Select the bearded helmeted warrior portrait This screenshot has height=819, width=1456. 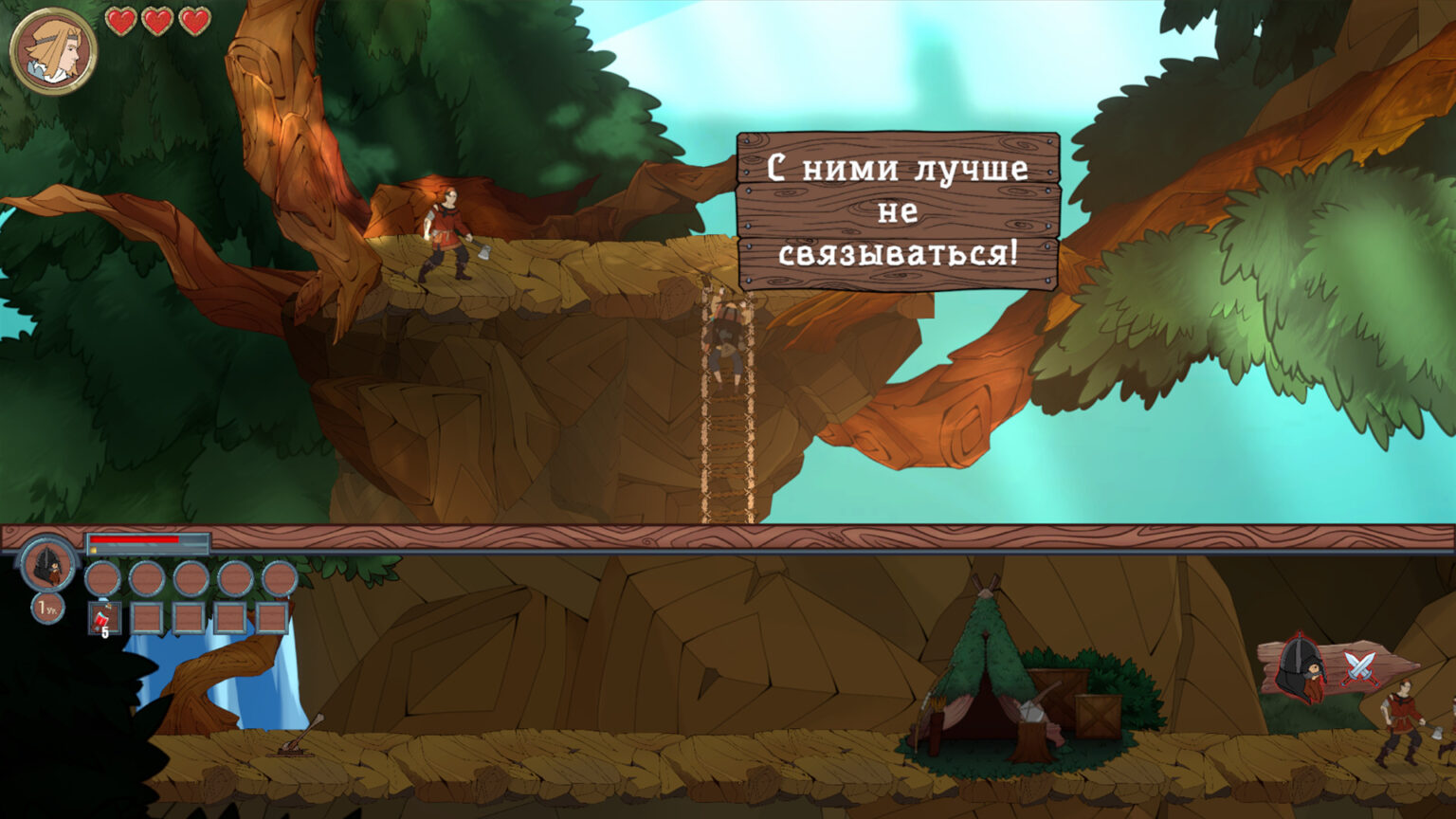pos(47,564)
